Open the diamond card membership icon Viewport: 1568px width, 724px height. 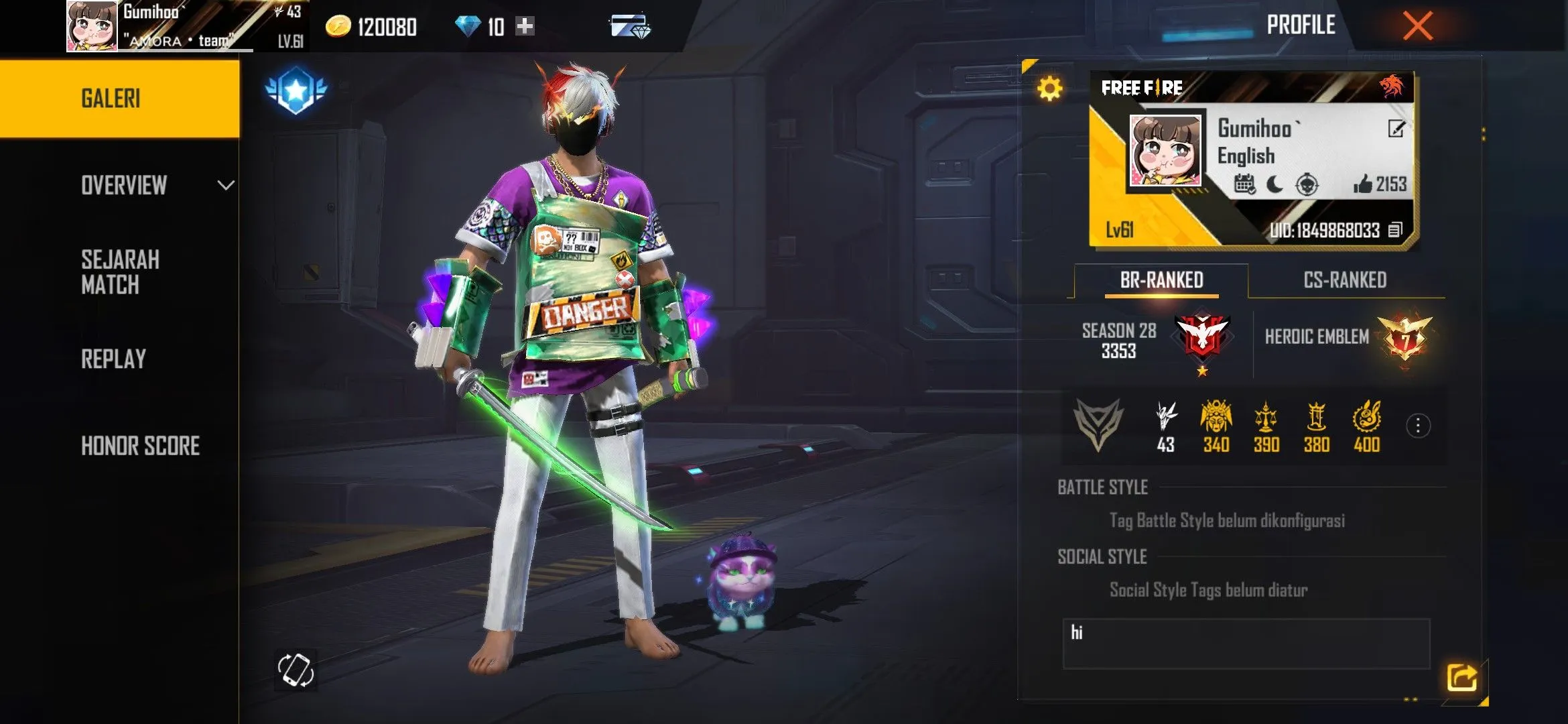tap(630, 27)
